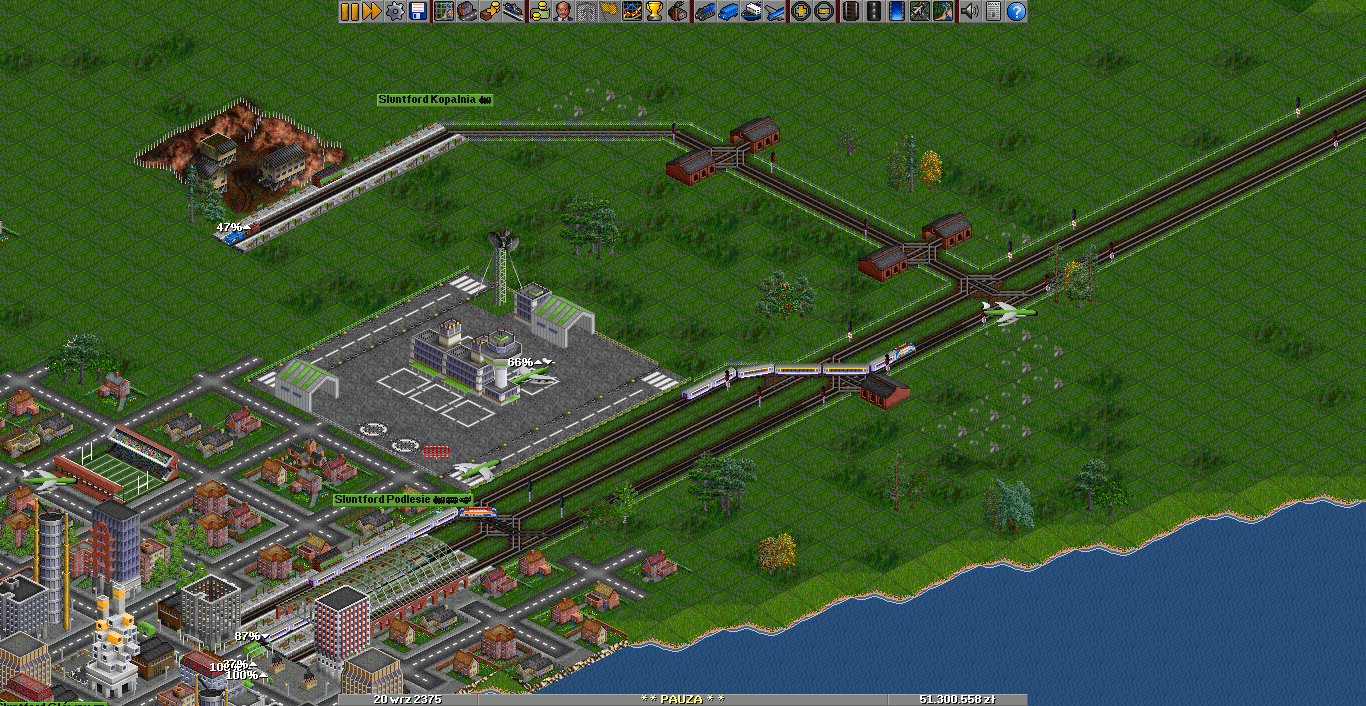The height and width of the screenshot is (706, 1366).
Task: Open the question mark help menu
Action: pyautogui.click(x=1016, y=12)
